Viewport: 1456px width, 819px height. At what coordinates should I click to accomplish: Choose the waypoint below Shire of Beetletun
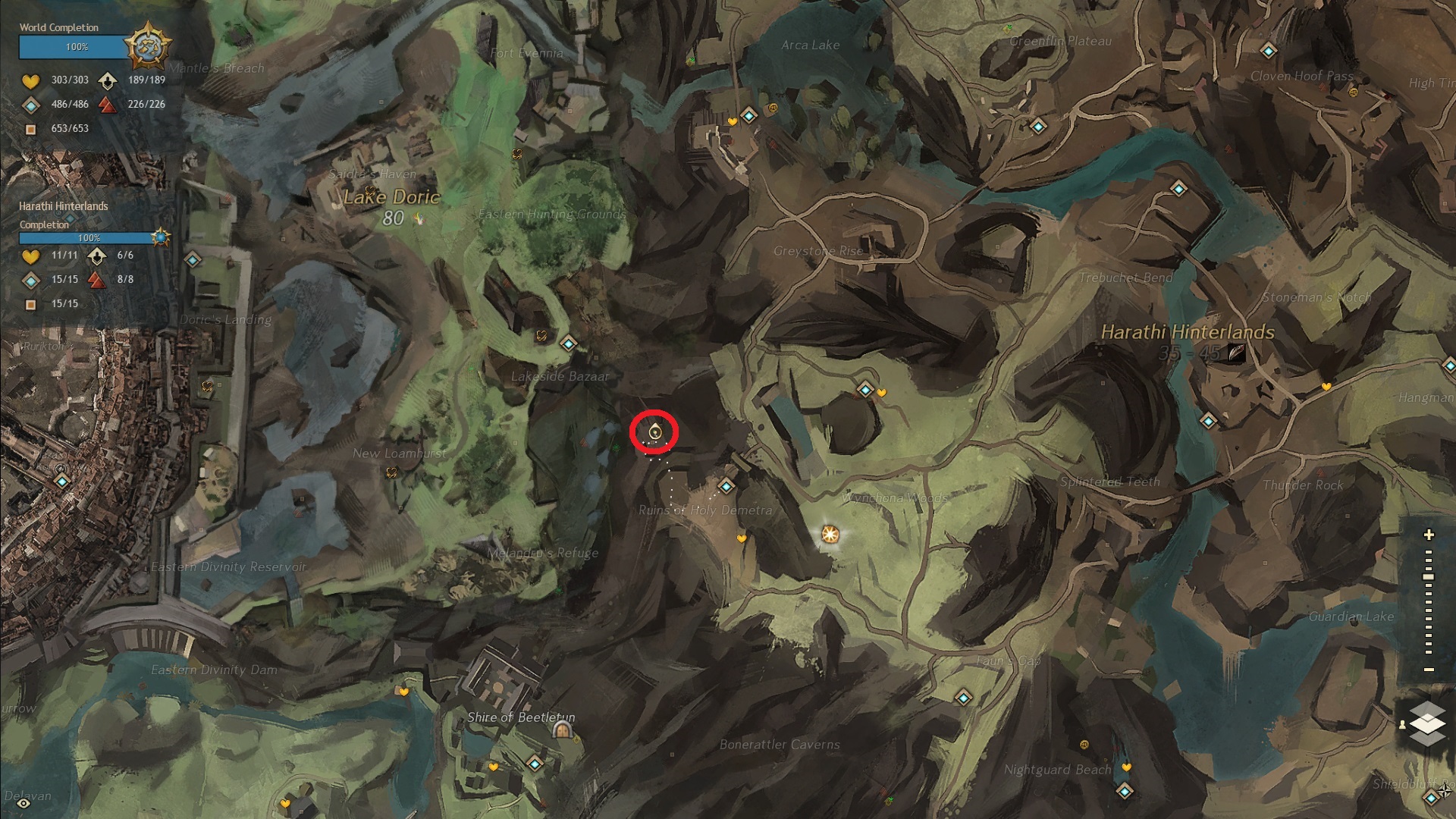tap(535, 763)
